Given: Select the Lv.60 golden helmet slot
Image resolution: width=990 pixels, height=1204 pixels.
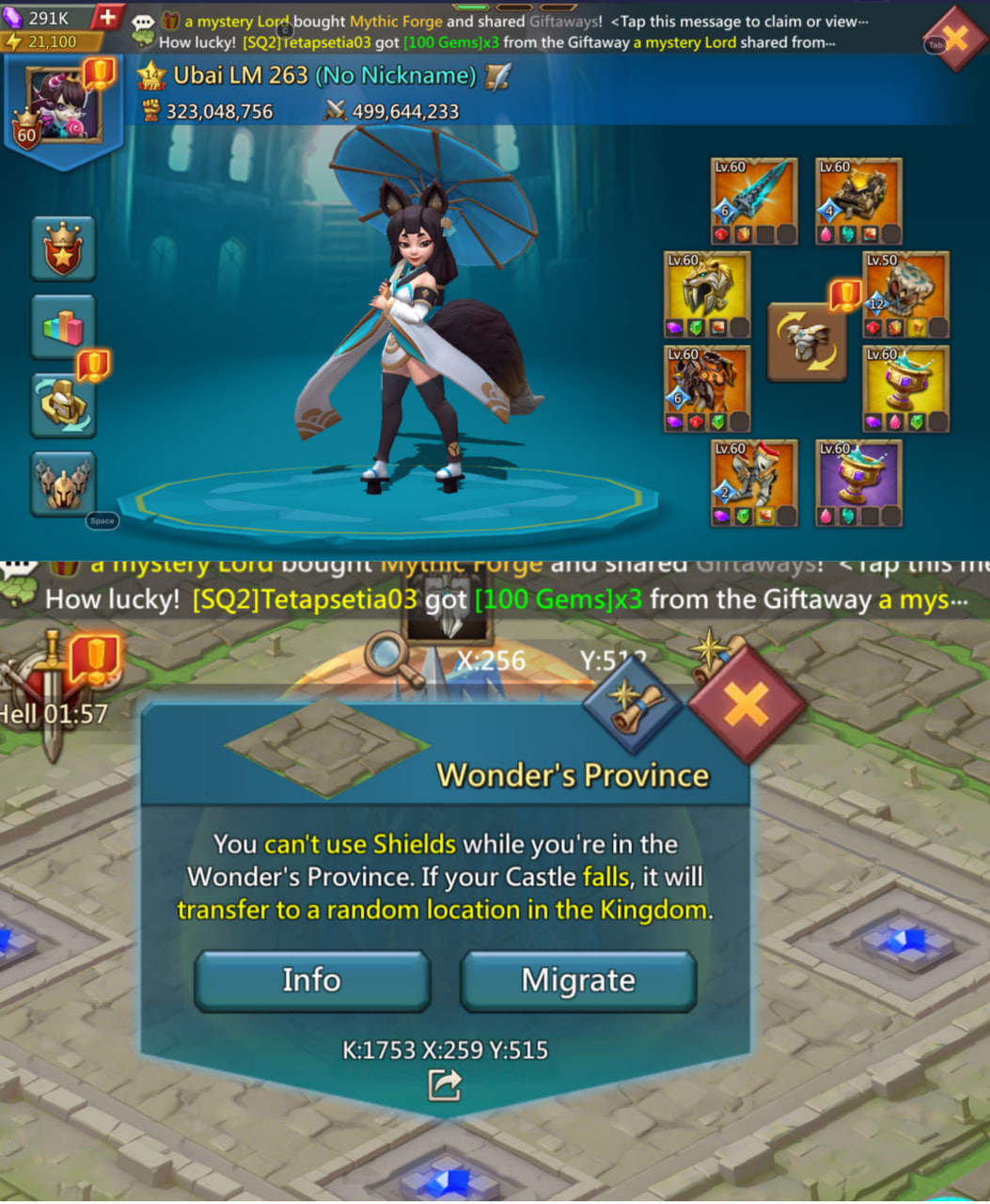Looking at the screenshot, I should 707,295.
